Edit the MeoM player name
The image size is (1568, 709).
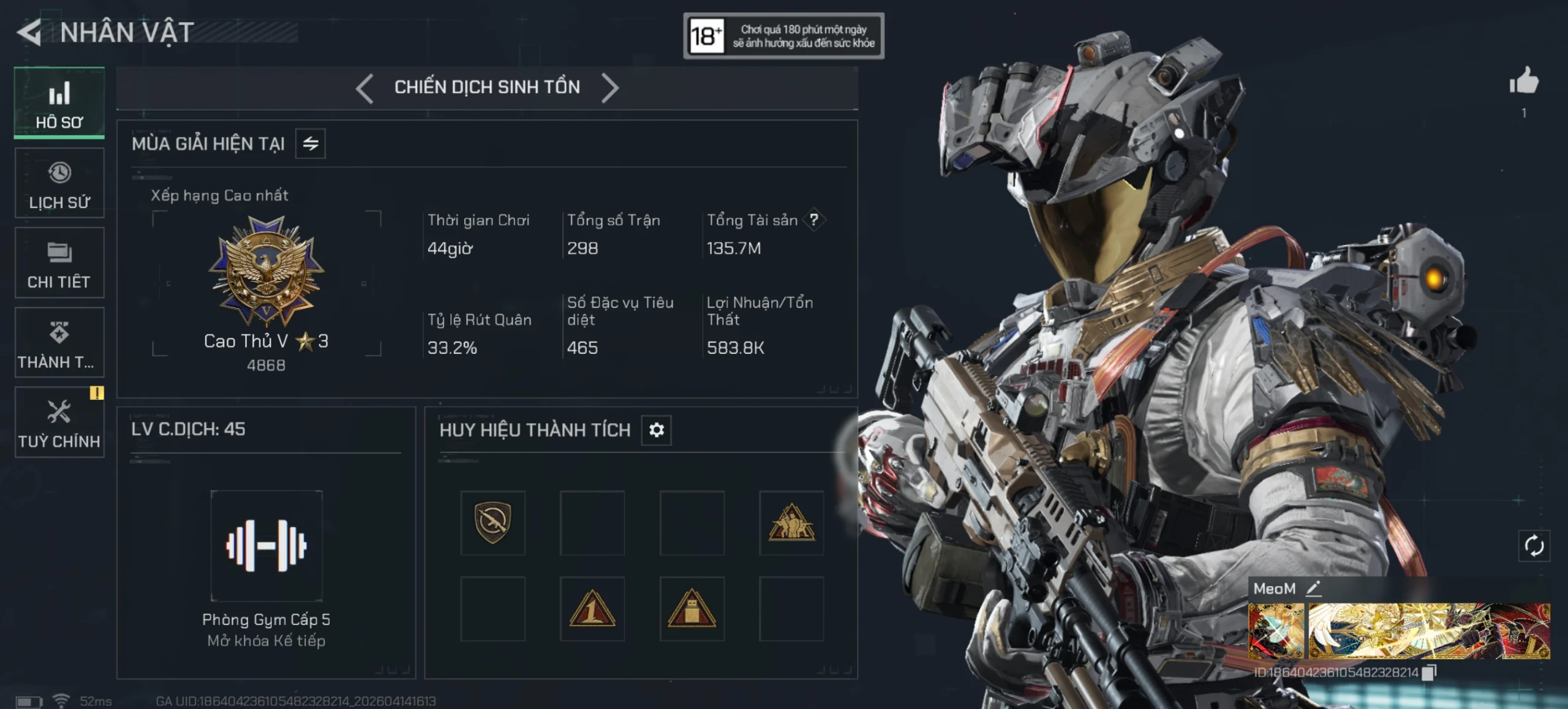tap(1313, 589)
